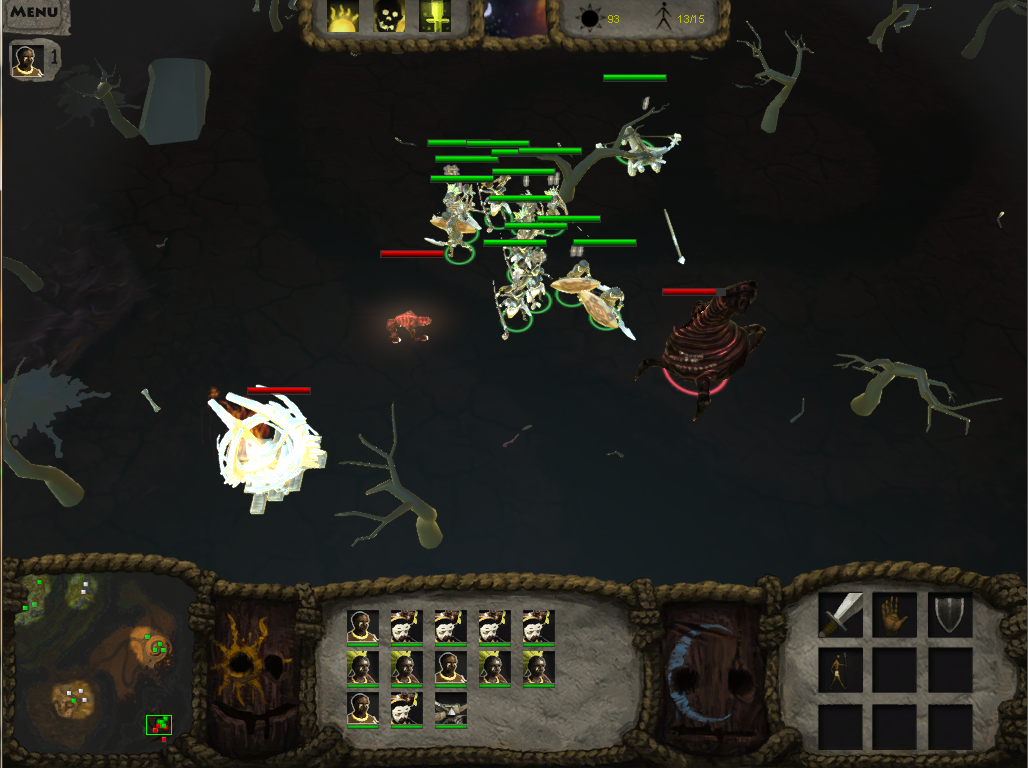This screenshot has width=1028, height=768.
Task: Choose the spear warrior command icon
Action: coord(841,670)
